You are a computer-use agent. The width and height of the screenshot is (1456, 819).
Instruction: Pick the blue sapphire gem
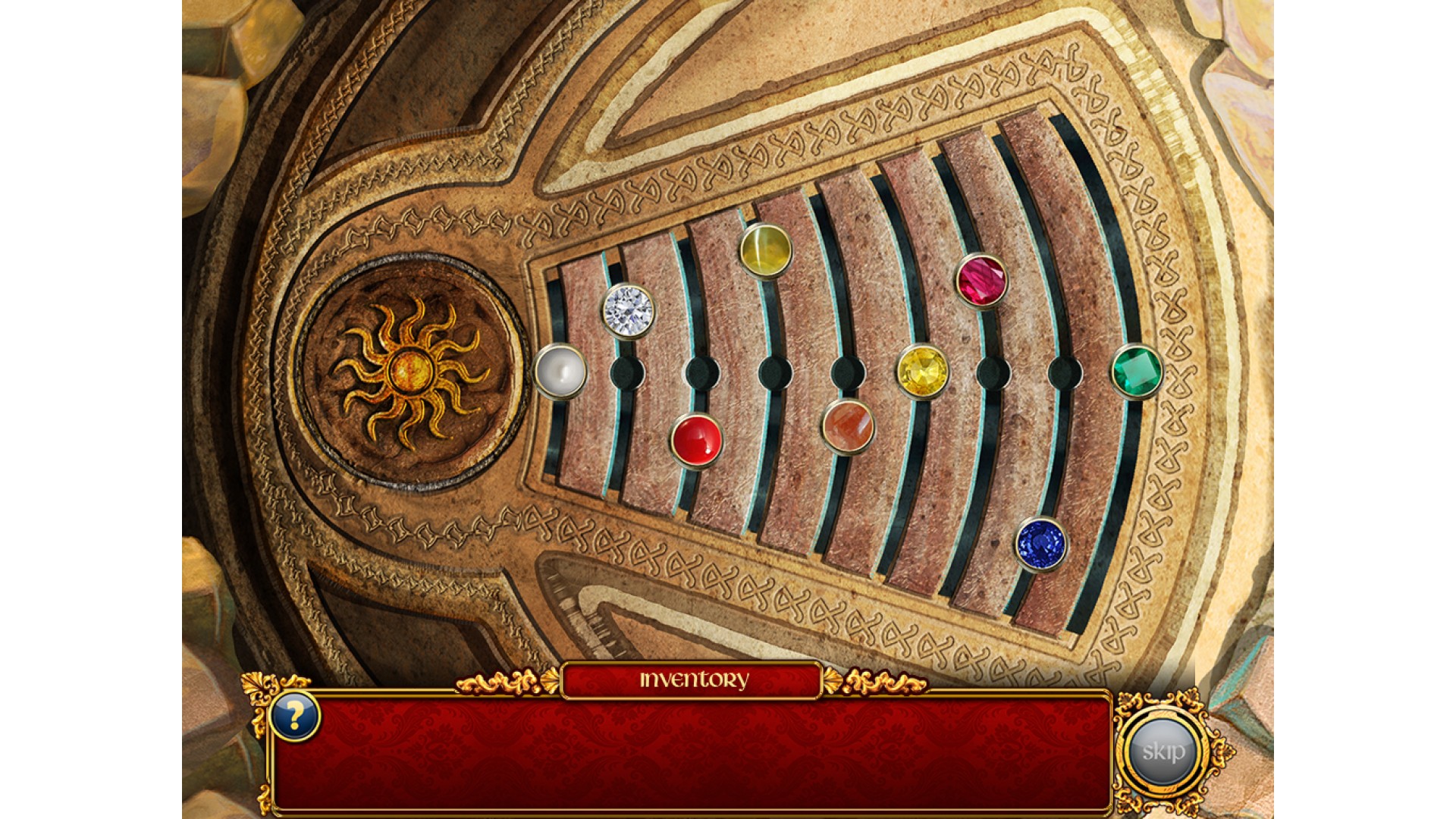(x=1040, y=543)
